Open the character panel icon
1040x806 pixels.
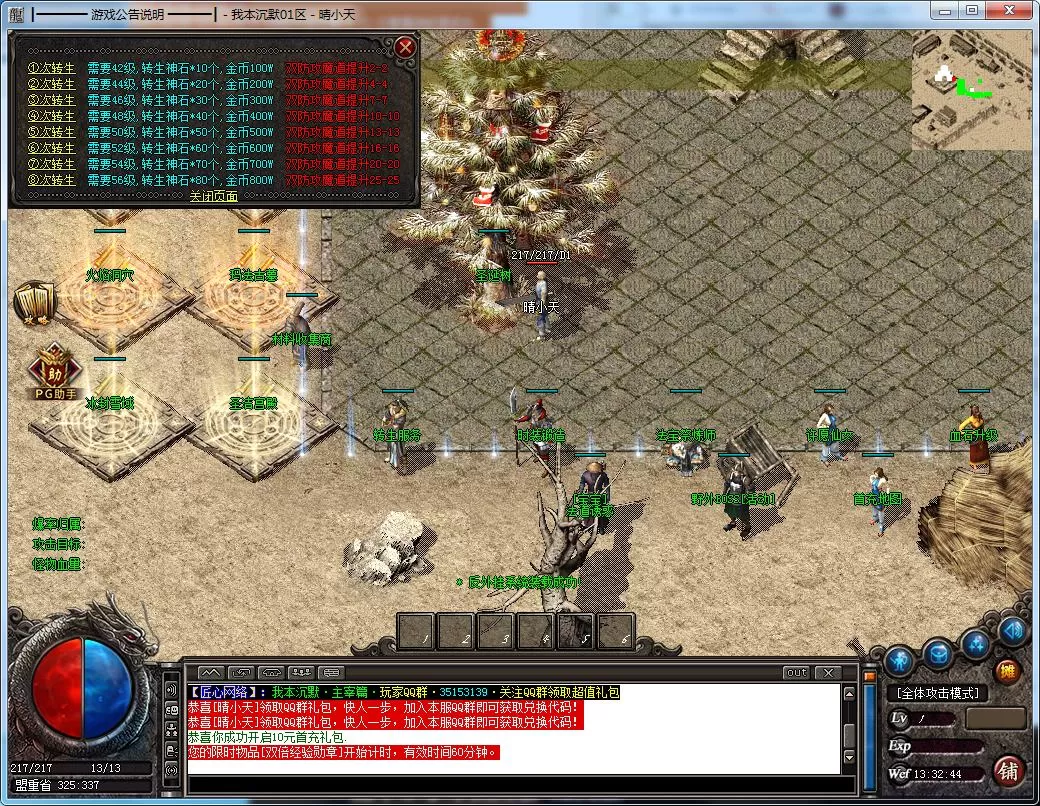tap(899, 661)
